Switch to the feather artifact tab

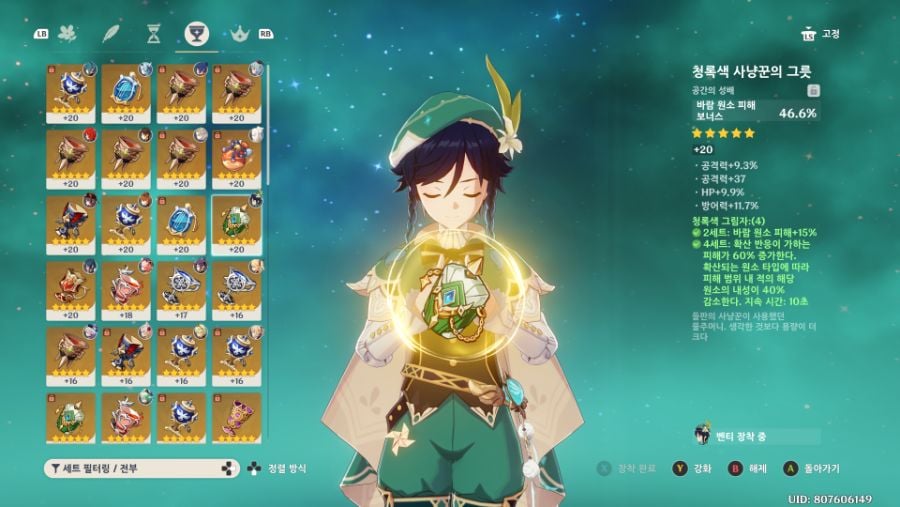111,34
